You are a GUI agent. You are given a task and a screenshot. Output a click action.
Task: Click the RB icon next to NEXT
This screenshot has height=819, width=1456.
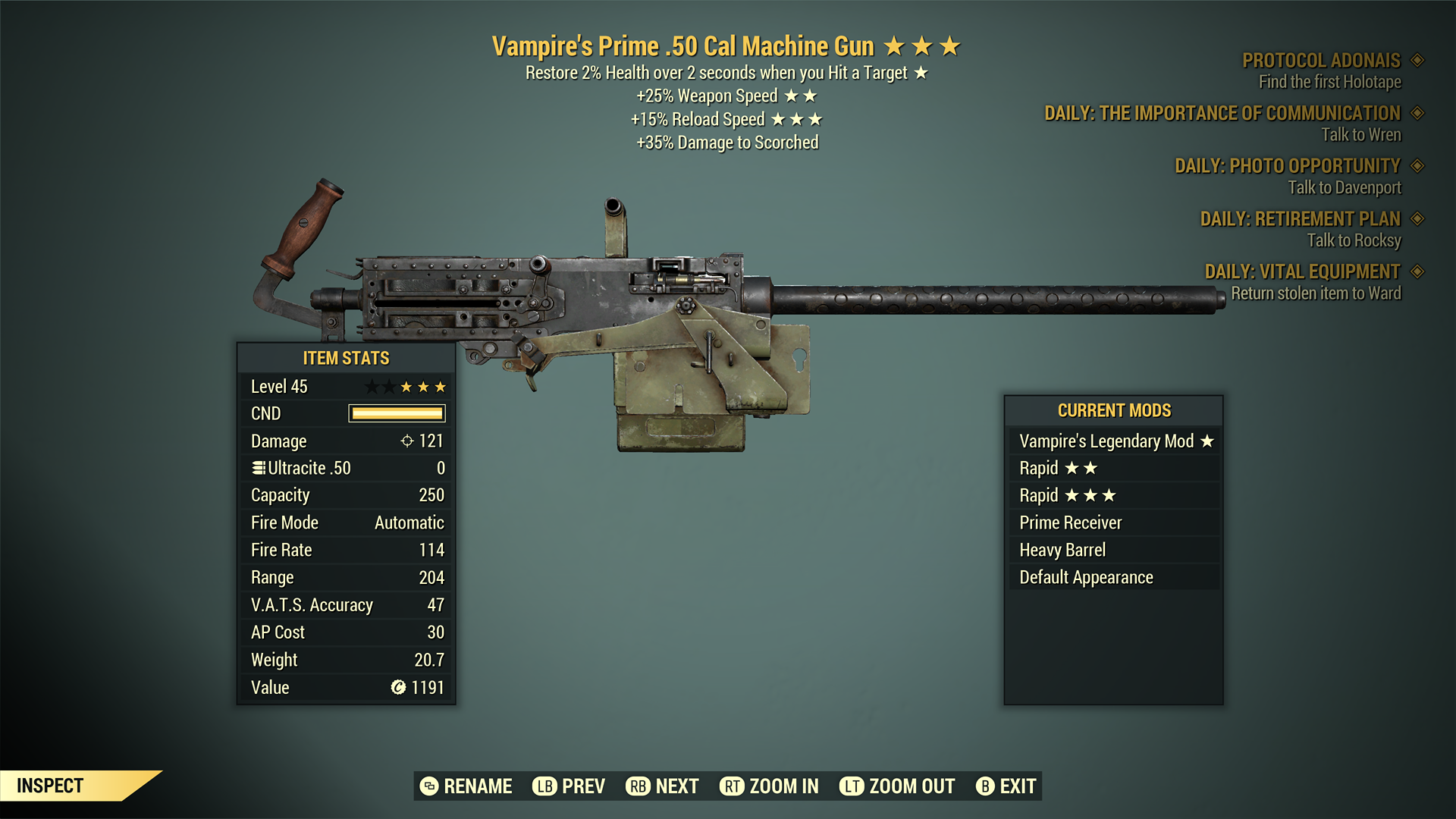[637, 786]
